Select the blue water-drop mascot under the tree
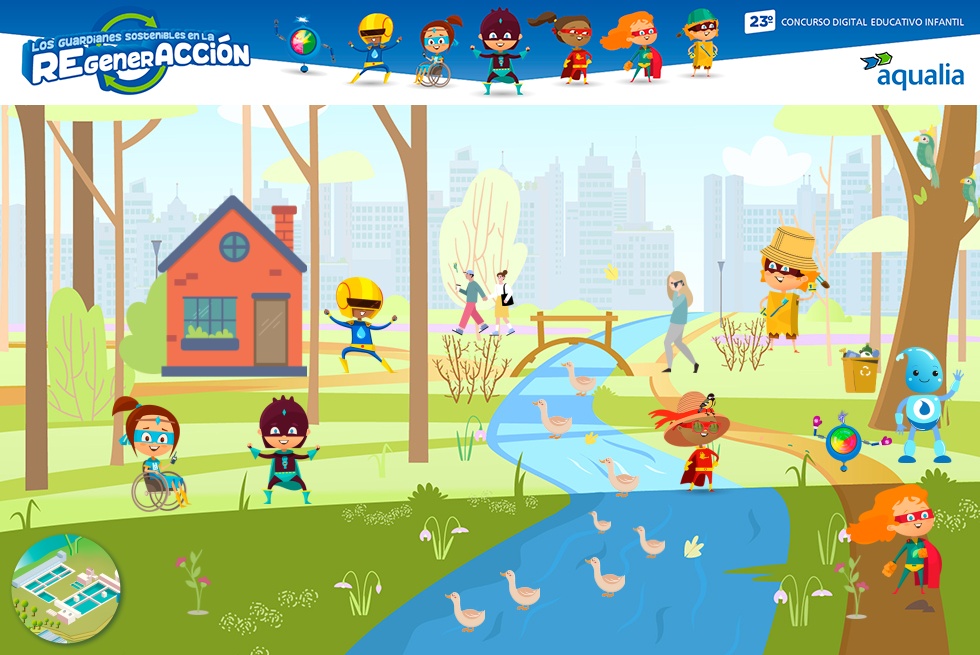 tap(921, 403)
